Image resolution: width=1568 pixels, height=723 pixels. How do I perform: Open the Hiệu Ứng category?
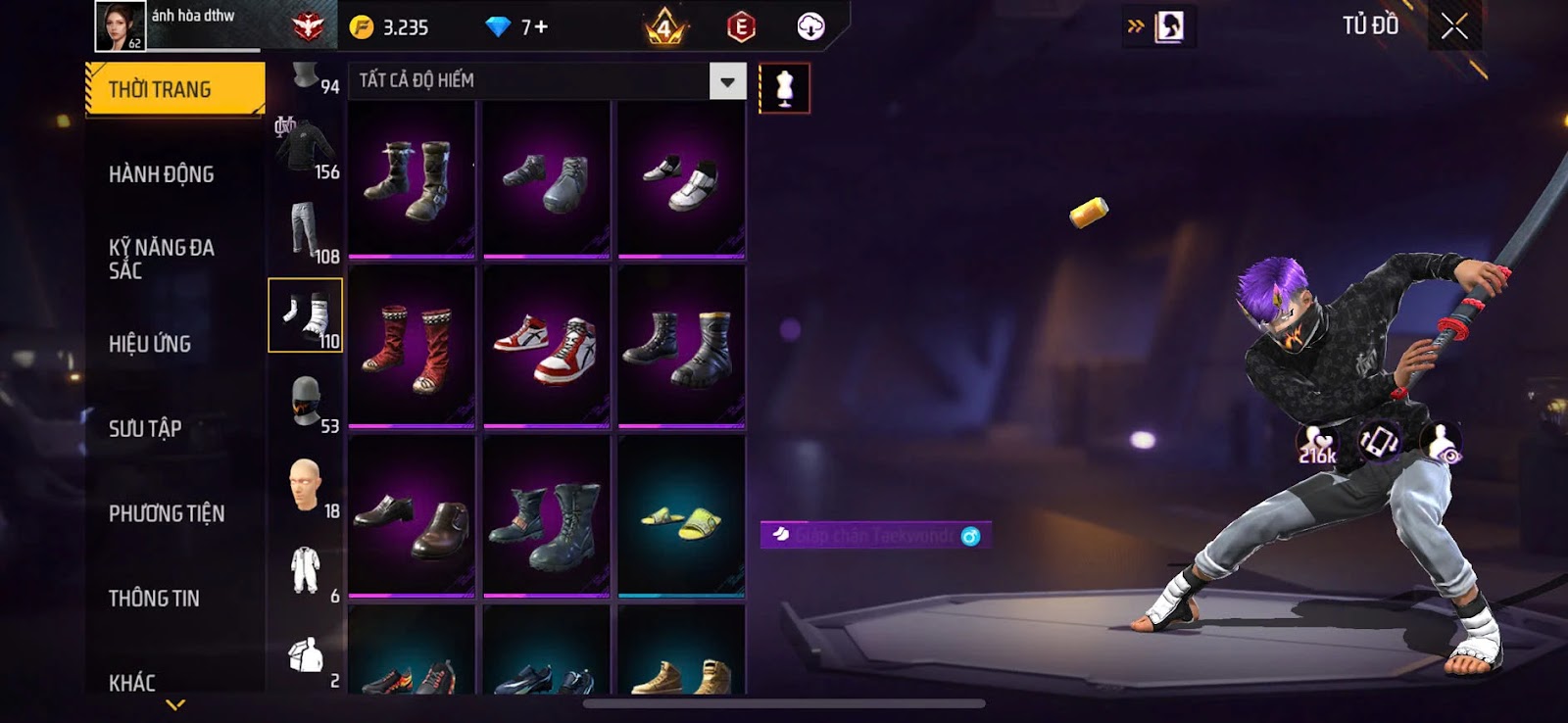tap(150, 344)
